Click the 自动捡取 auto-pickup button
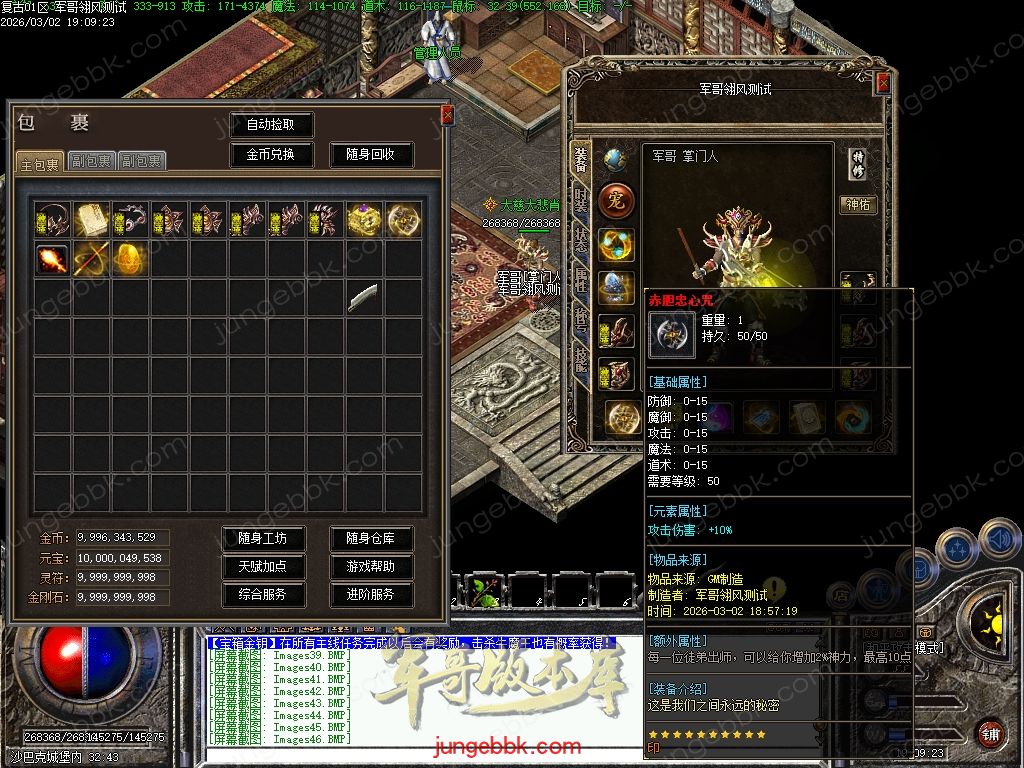This screenshot has width=1024, height=768. coord(271,125)
